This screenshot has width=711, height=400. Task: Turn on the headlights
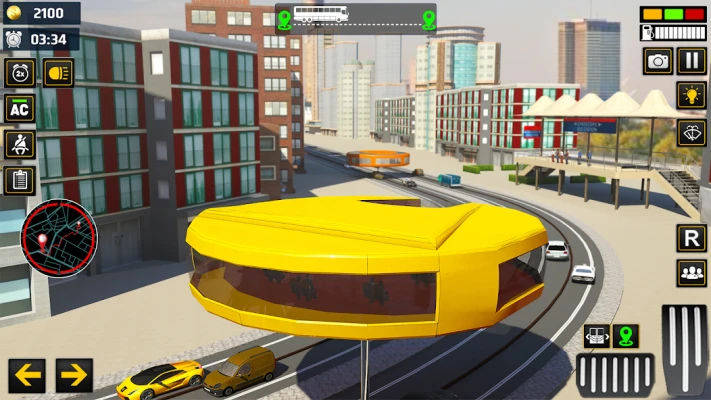[x=58, y=72]
